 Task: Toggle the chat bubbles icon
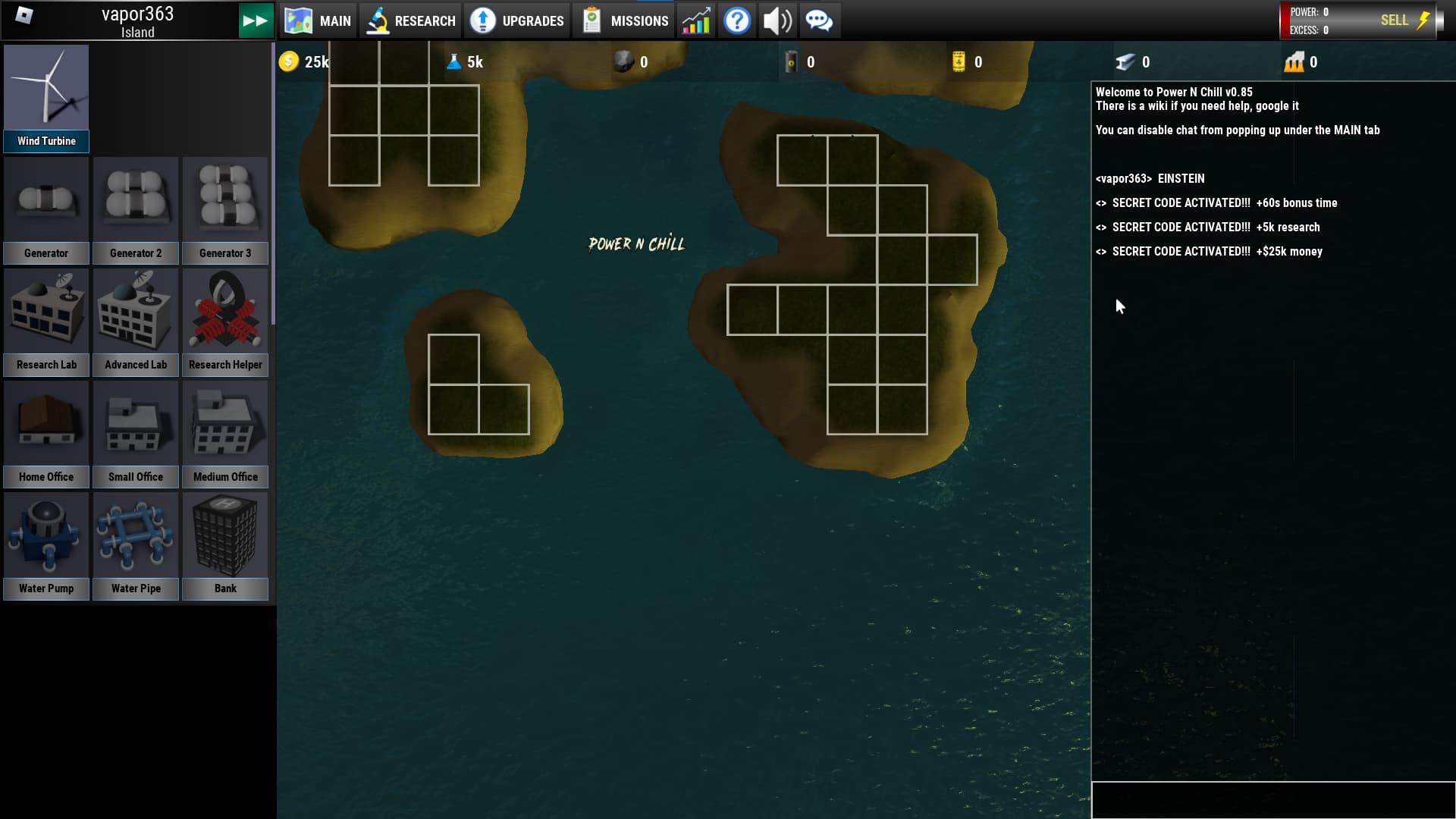pyautogui.click(x=819, y=20)
